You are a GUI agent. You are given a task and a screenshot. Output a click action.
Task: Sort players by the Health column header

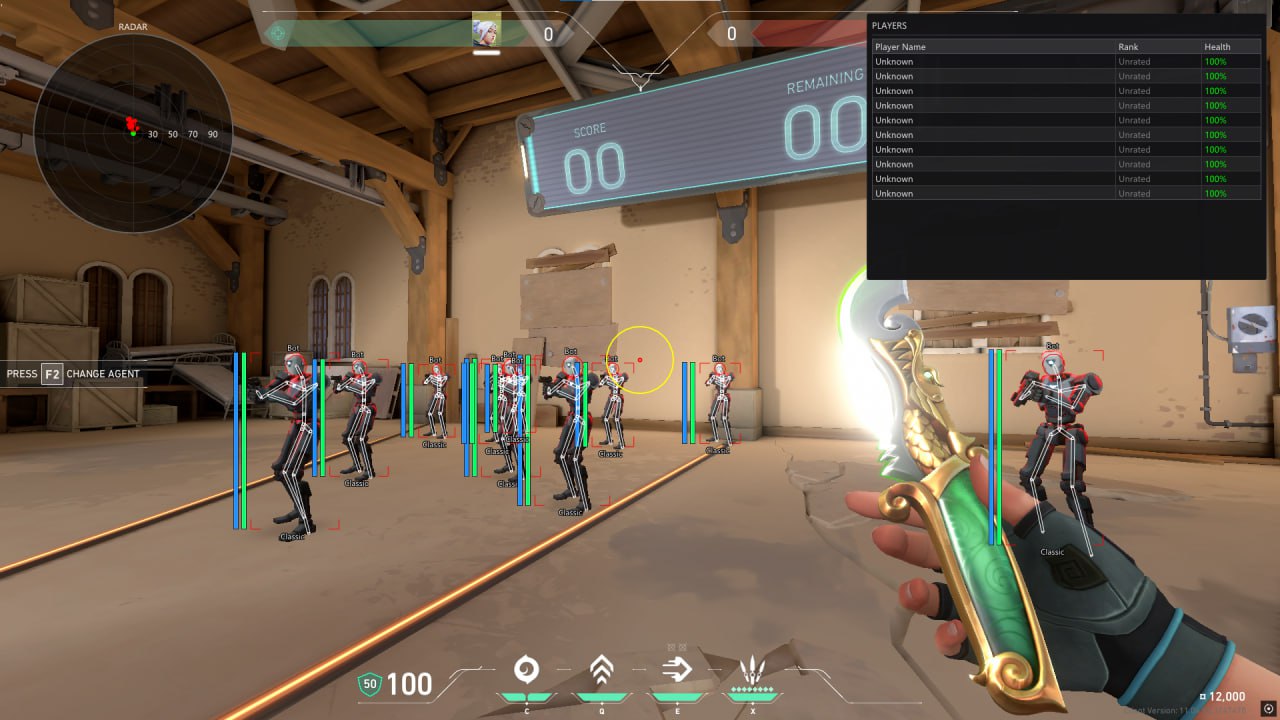(1217, 47)
